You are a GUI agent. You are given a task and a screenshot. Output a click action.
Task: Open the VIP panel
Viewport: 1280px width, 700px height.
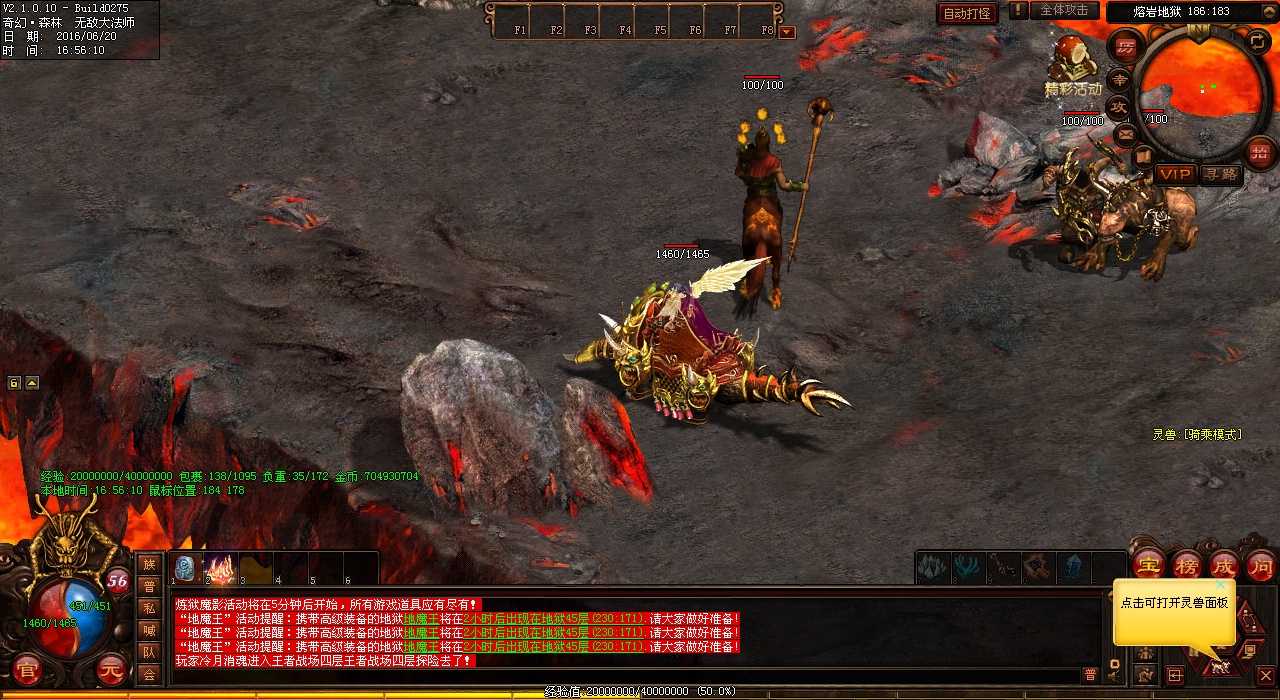point(1175,174)
